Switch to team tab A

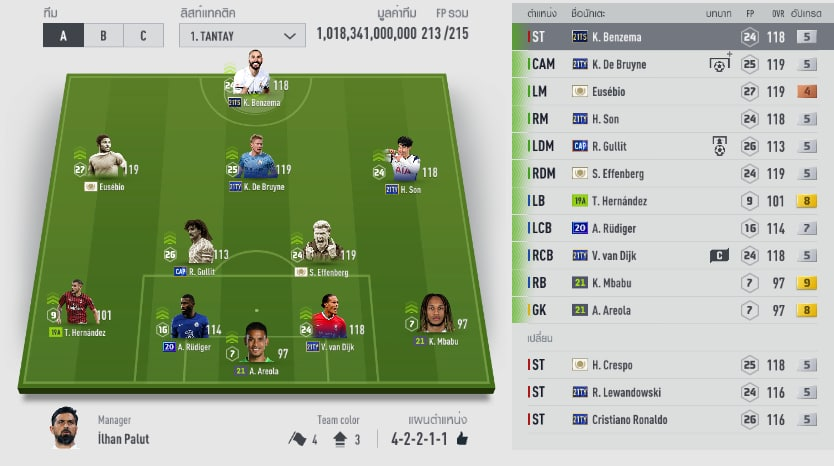[x=63, y=35]
